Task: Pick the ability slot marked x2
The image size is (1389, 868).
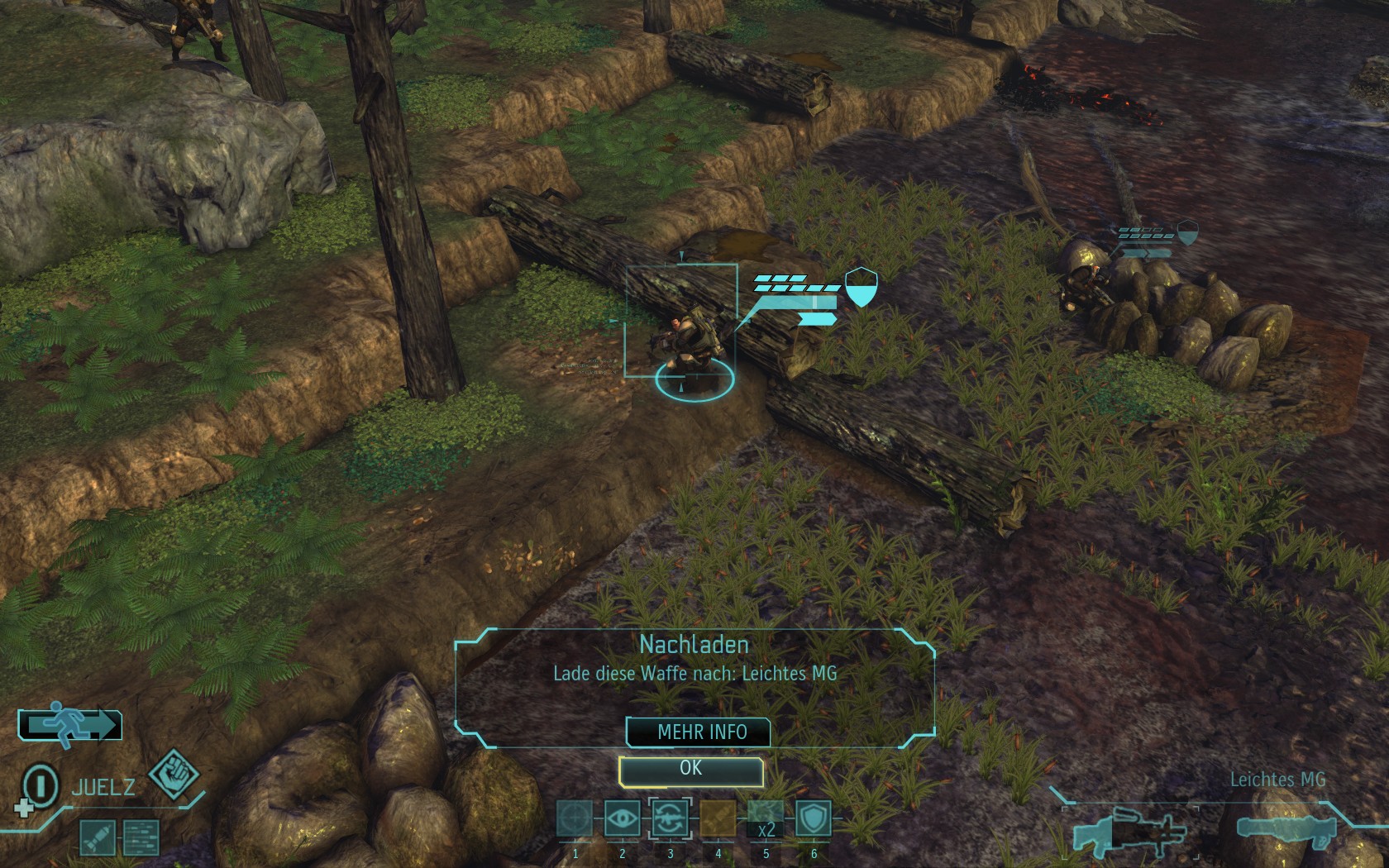Action: 766,819
